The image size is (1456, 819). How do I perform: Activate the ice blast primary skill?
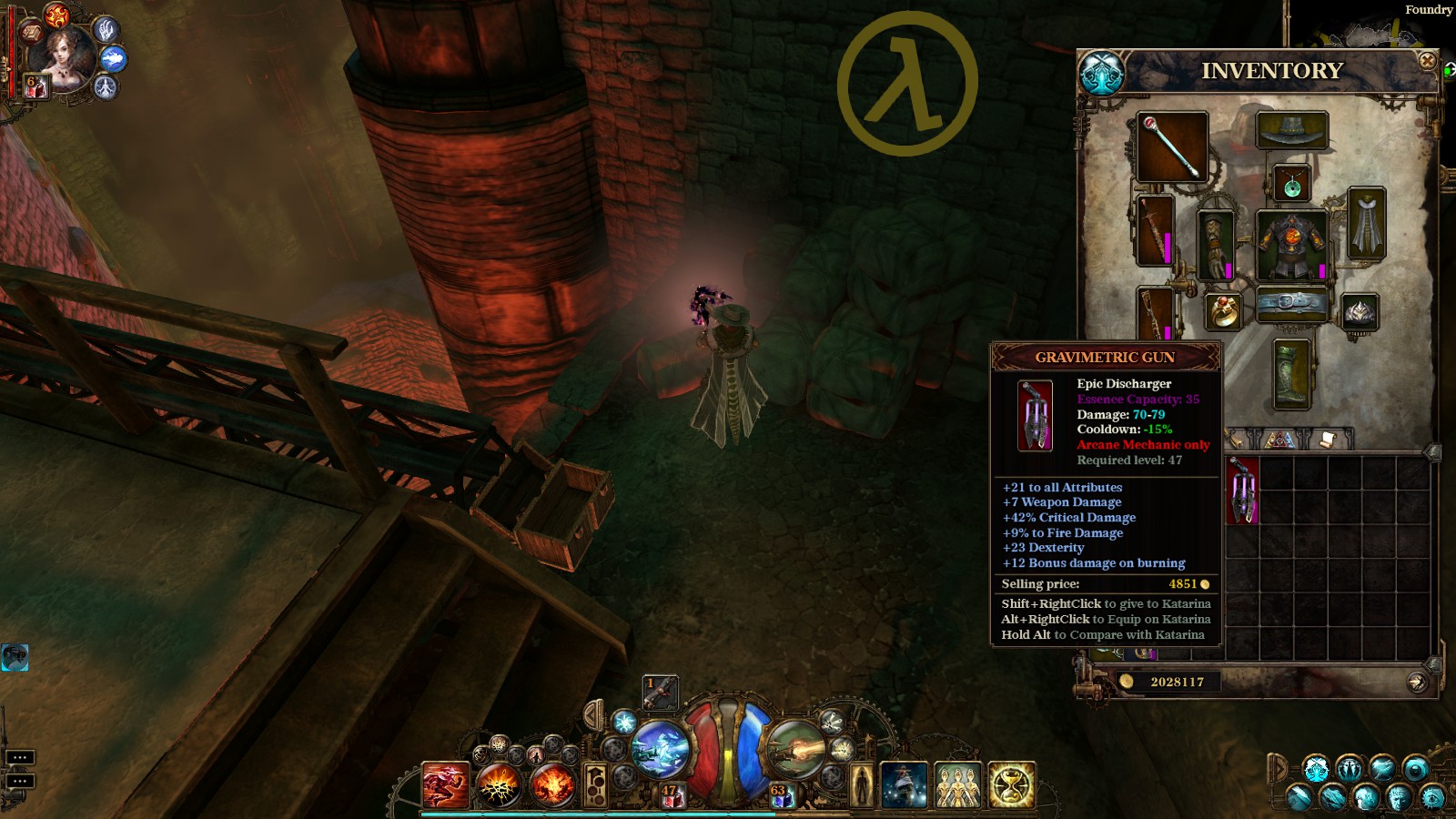660,748
